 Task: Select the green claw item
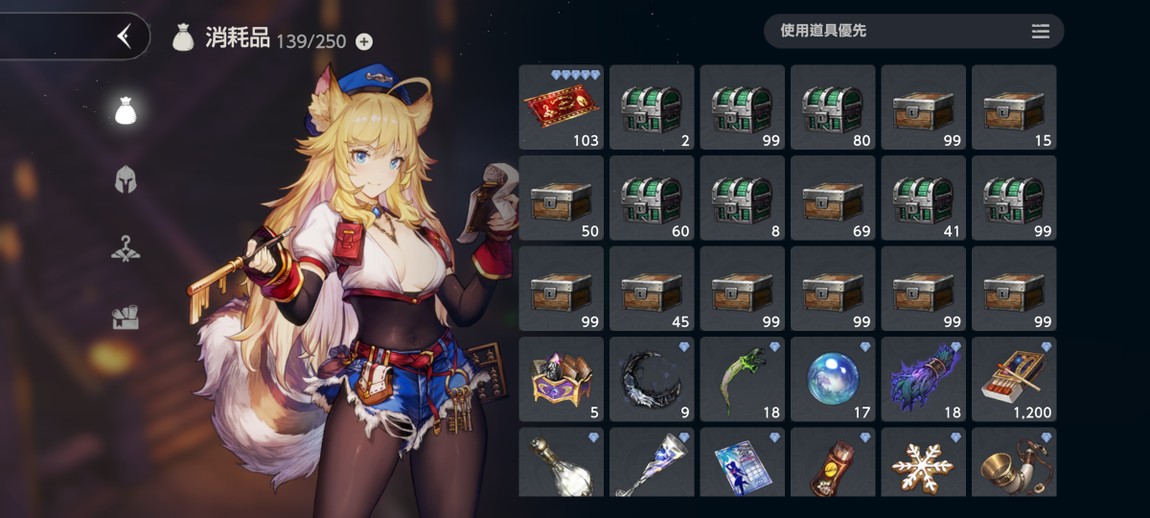click(x=742, y=379)
